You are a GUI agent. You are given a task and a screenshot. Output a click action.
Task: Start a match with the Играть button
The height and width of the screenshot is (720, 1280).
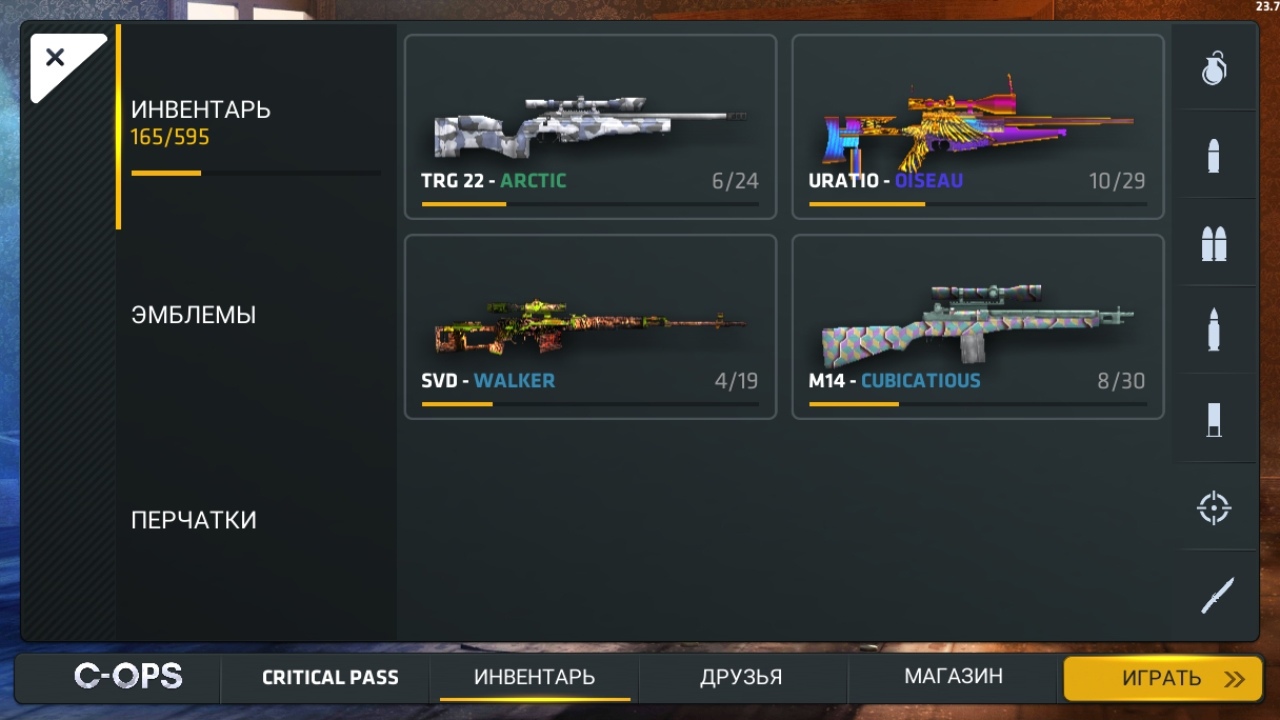pos(1162,679)
